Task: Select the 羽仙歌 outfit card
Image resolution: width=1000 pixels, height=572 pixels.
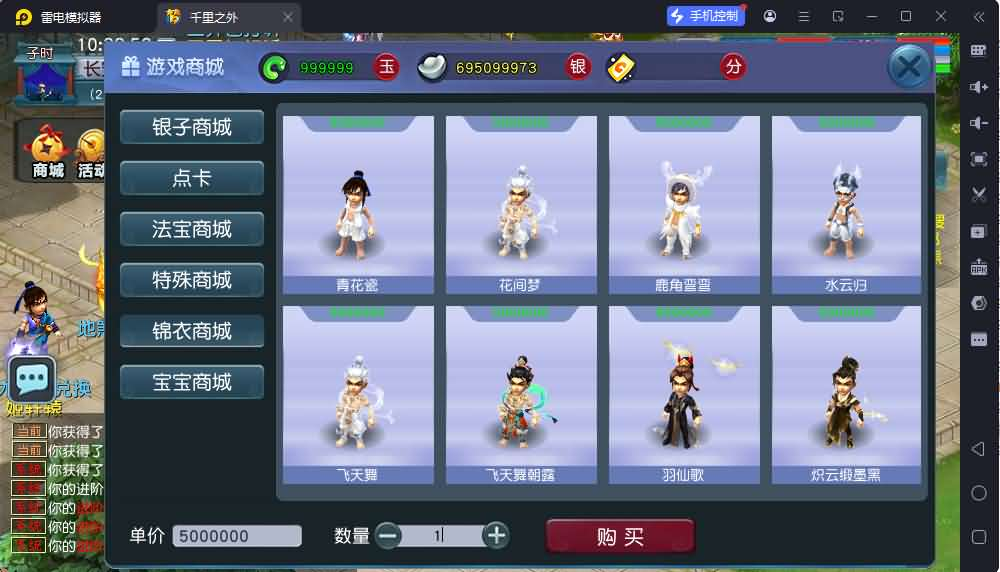Action: pos(684,395)
